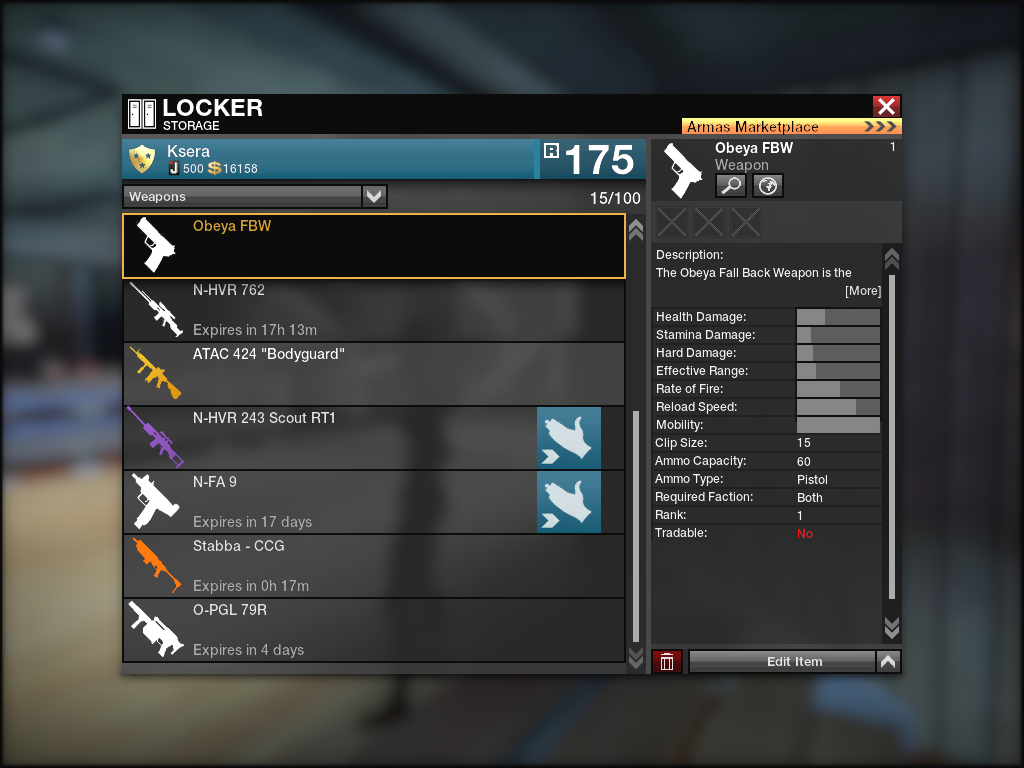Screen dimensions: 1024x768
Task: Delete the item using the trash button
Action: pos(667,661)
